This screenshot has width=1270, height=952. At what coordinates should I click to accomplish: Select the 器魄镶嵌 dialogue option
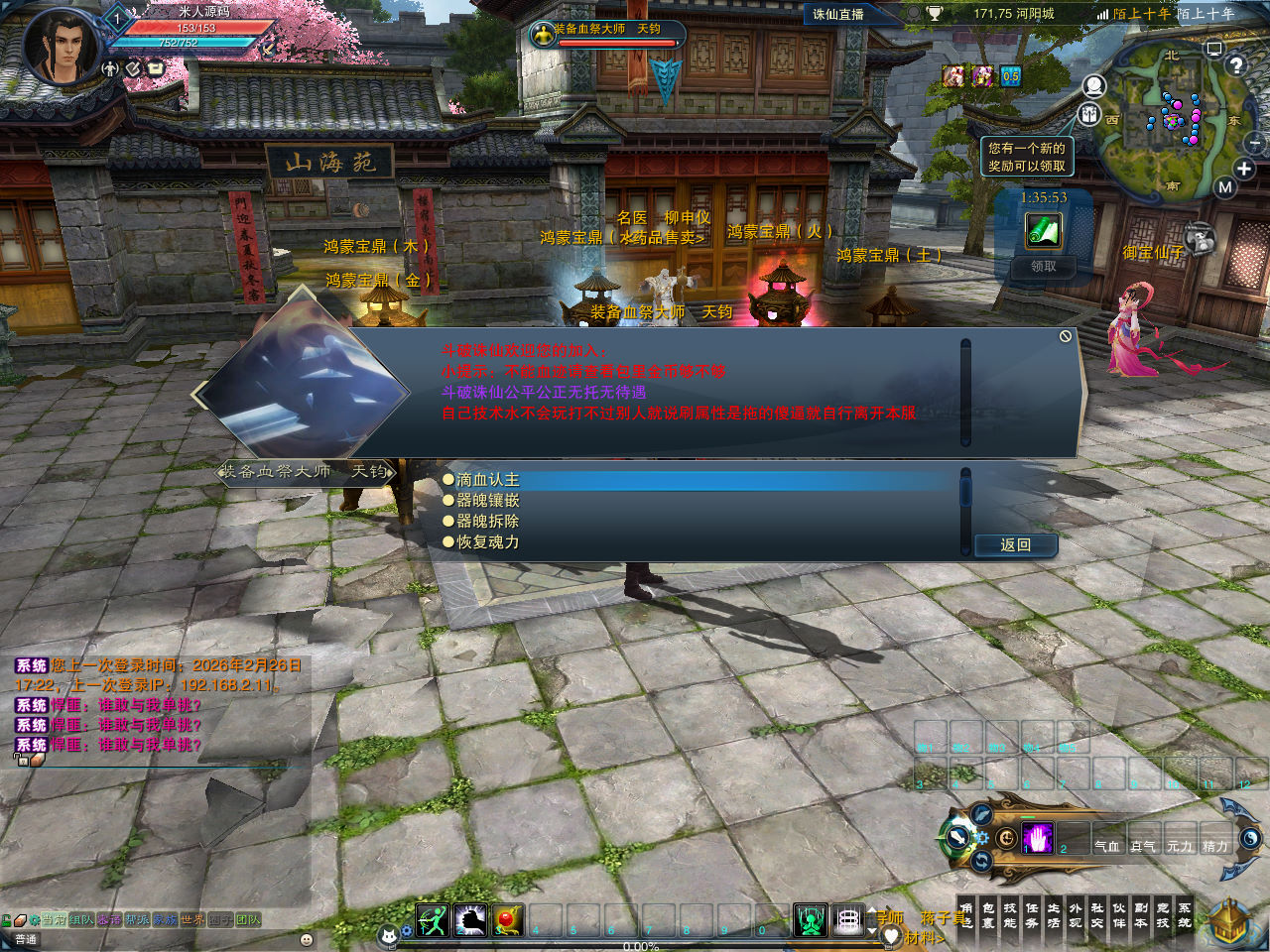487,501
